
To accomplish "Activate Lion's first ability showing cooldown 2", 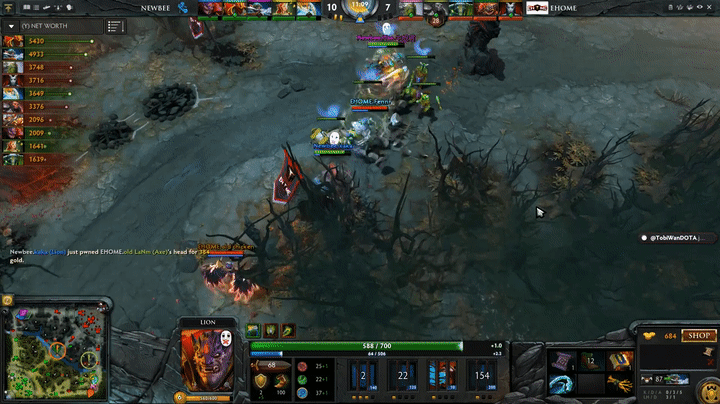I will 364,374.
